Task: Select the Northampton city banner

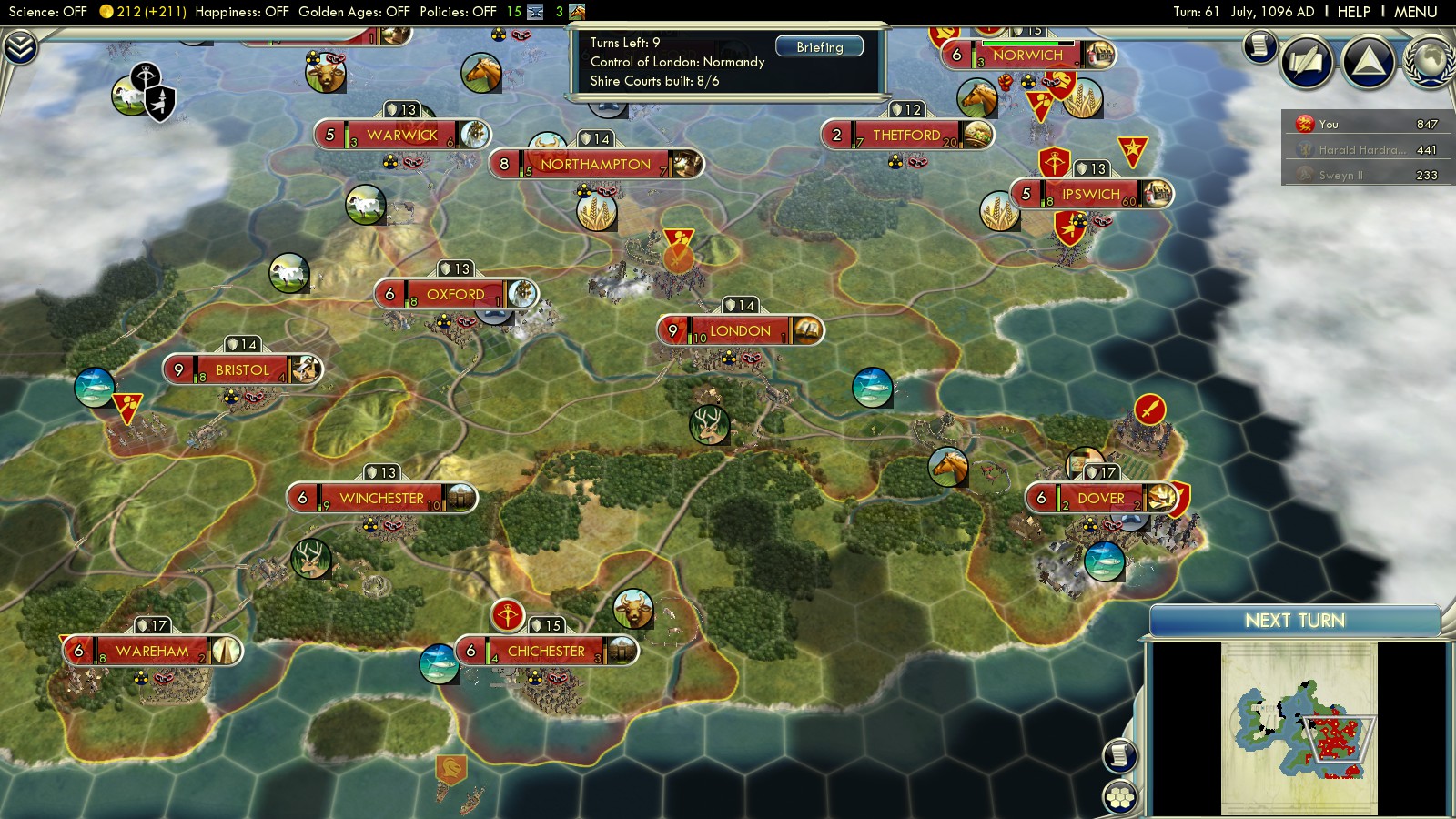Action: click(x=595, y=164)
